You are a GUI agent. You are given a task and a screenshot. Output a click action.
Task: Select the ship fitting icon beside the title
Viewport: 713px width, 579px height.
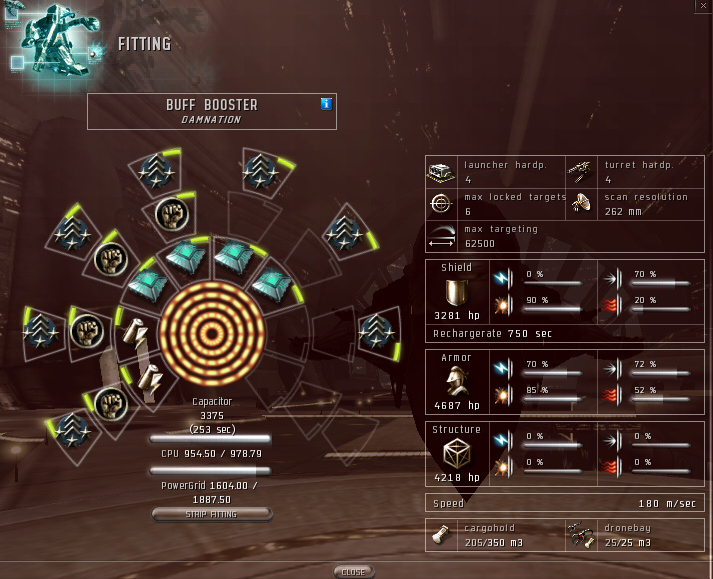pos(55,42)
